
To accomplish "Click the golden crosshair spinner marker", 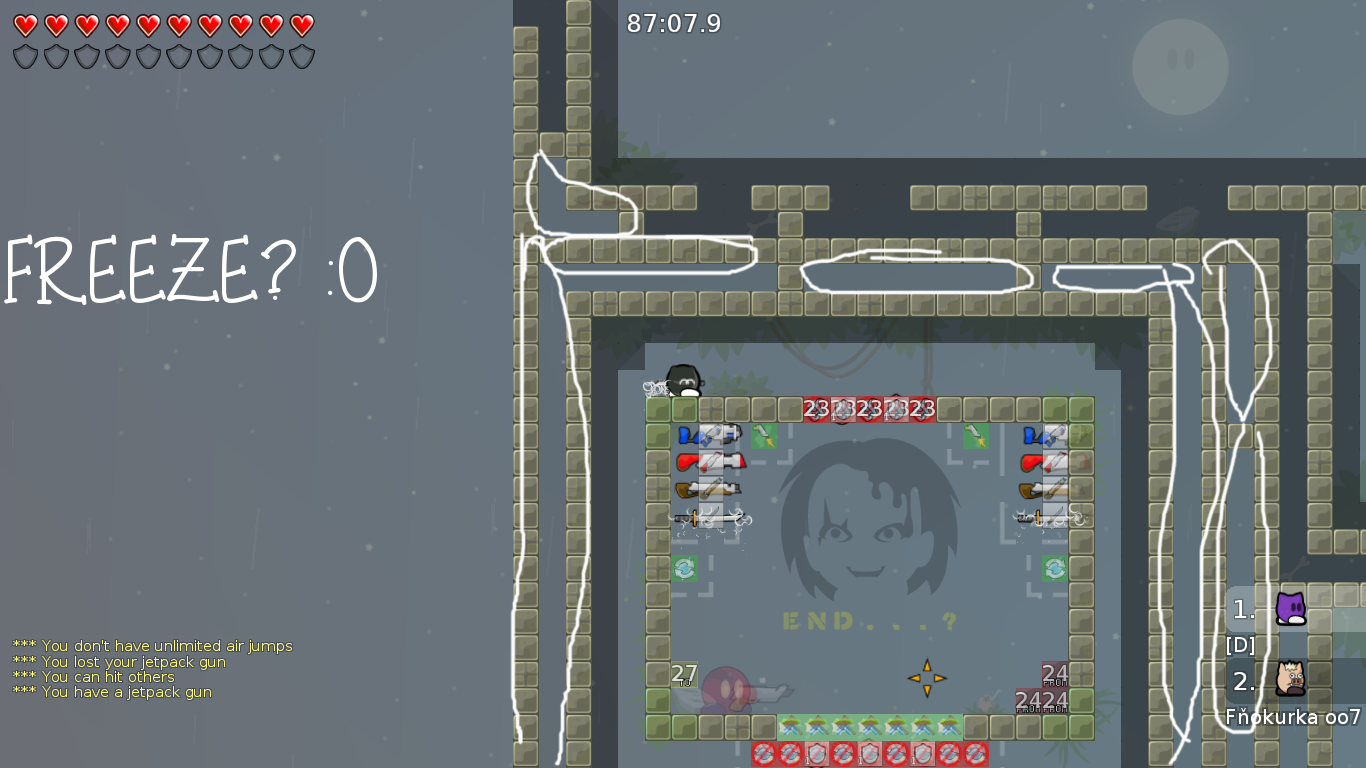I will click(928, 678).
